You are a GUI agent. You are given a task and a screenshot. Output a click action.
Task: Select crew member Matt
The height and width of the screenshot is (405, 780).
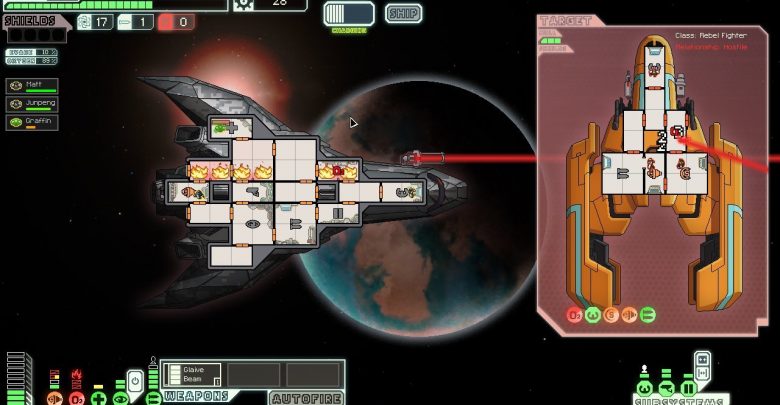point(32,86)
